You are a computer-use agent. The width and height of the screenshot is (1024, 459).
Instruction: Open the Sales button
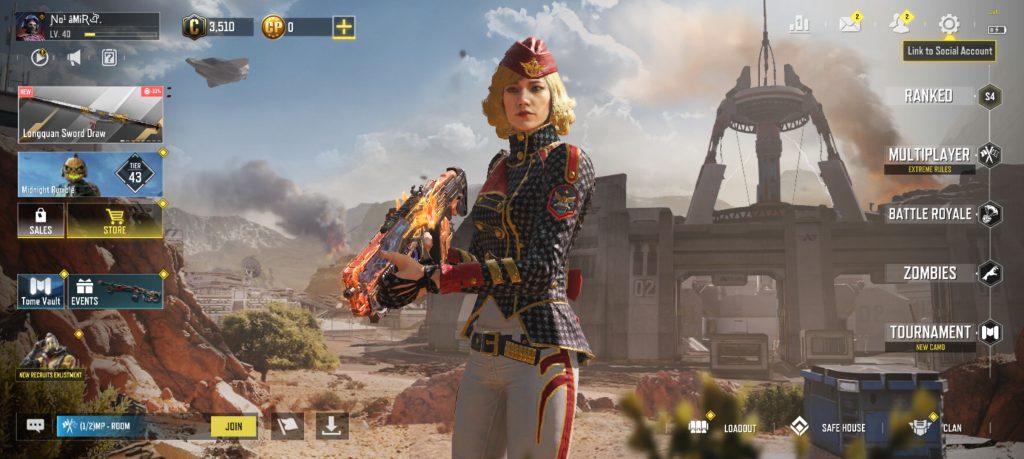pos(41,220)
